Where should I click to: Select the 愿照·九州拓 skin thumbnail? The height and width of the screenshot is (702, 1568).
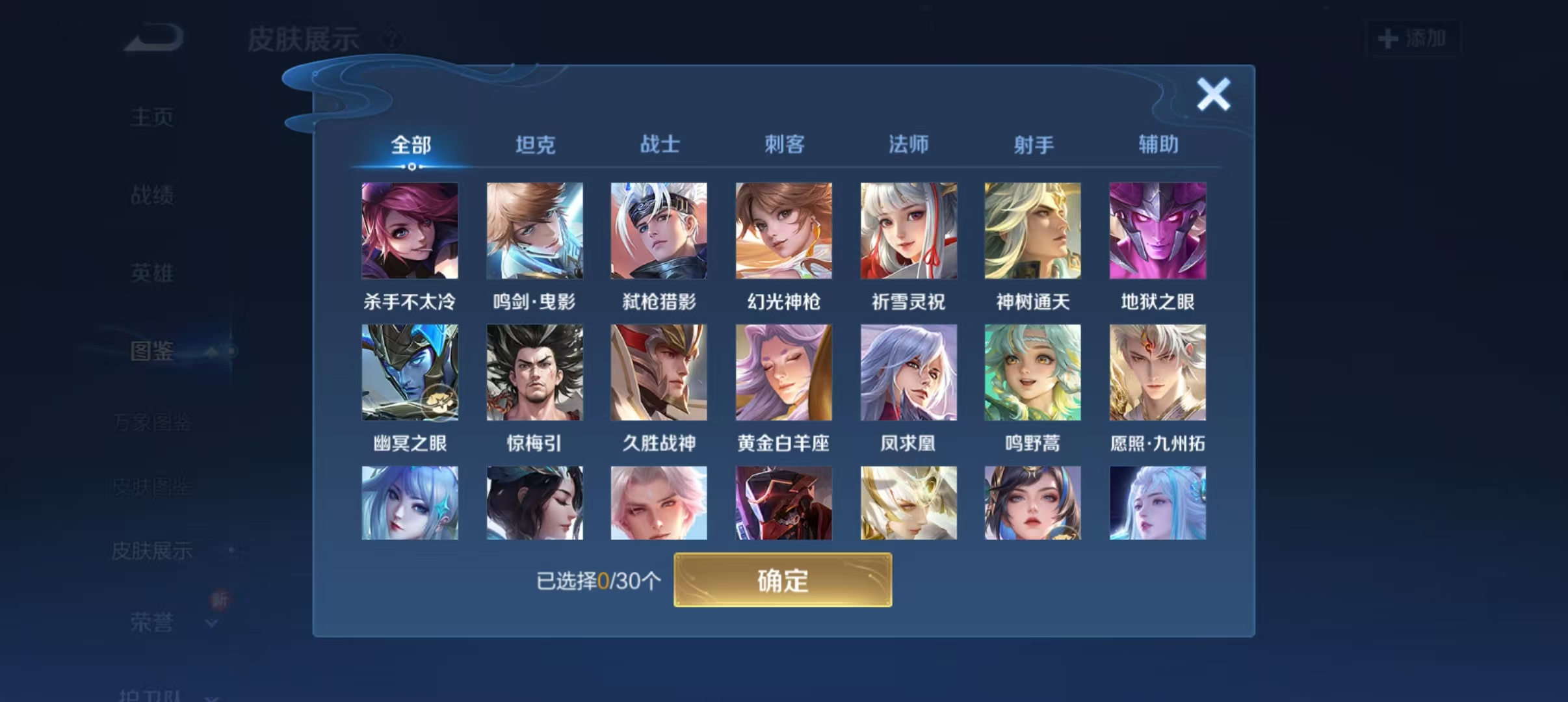click(x=1158, y=372)
